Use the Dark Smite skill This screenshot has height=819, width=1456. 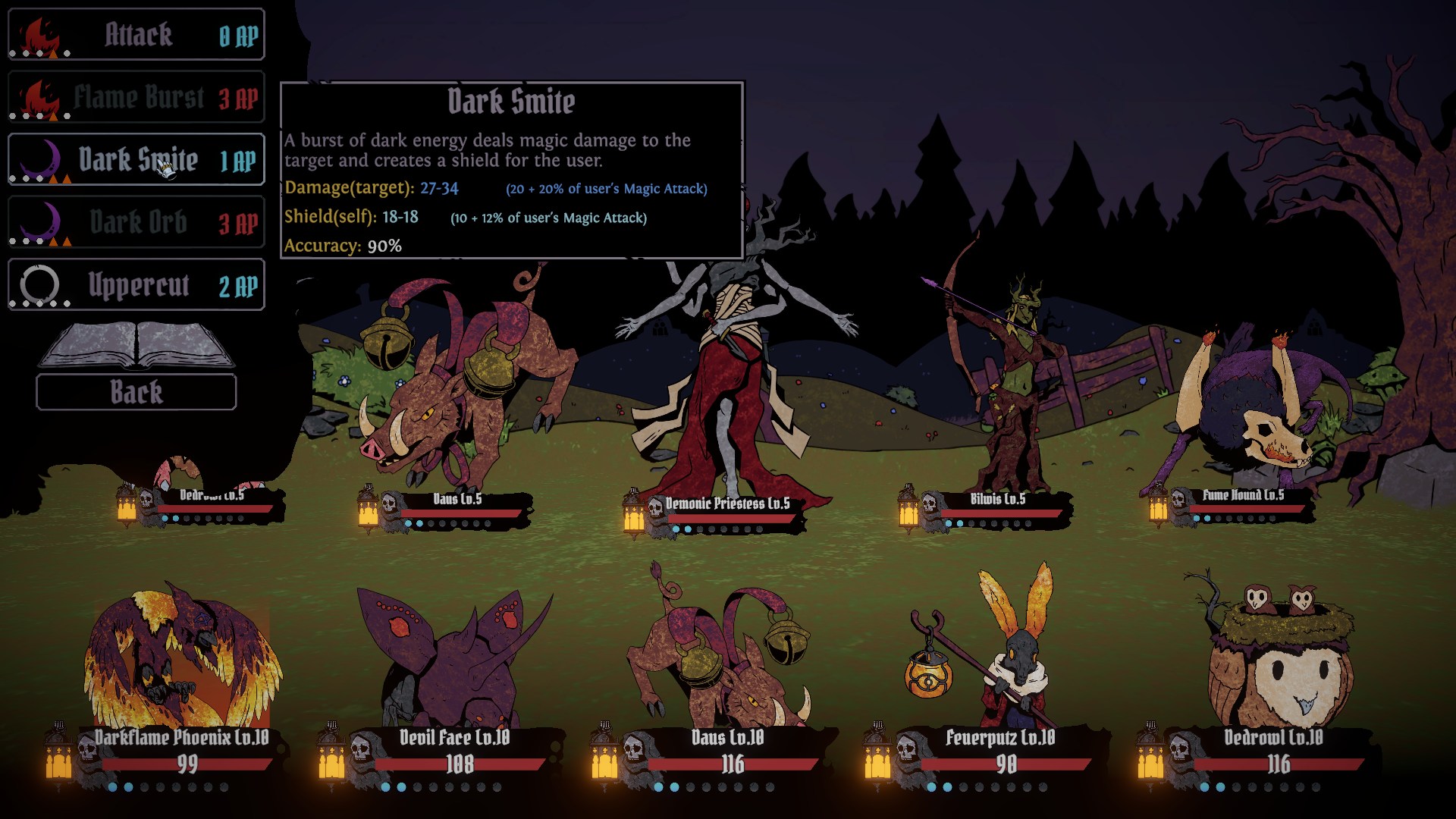[136, 160]
